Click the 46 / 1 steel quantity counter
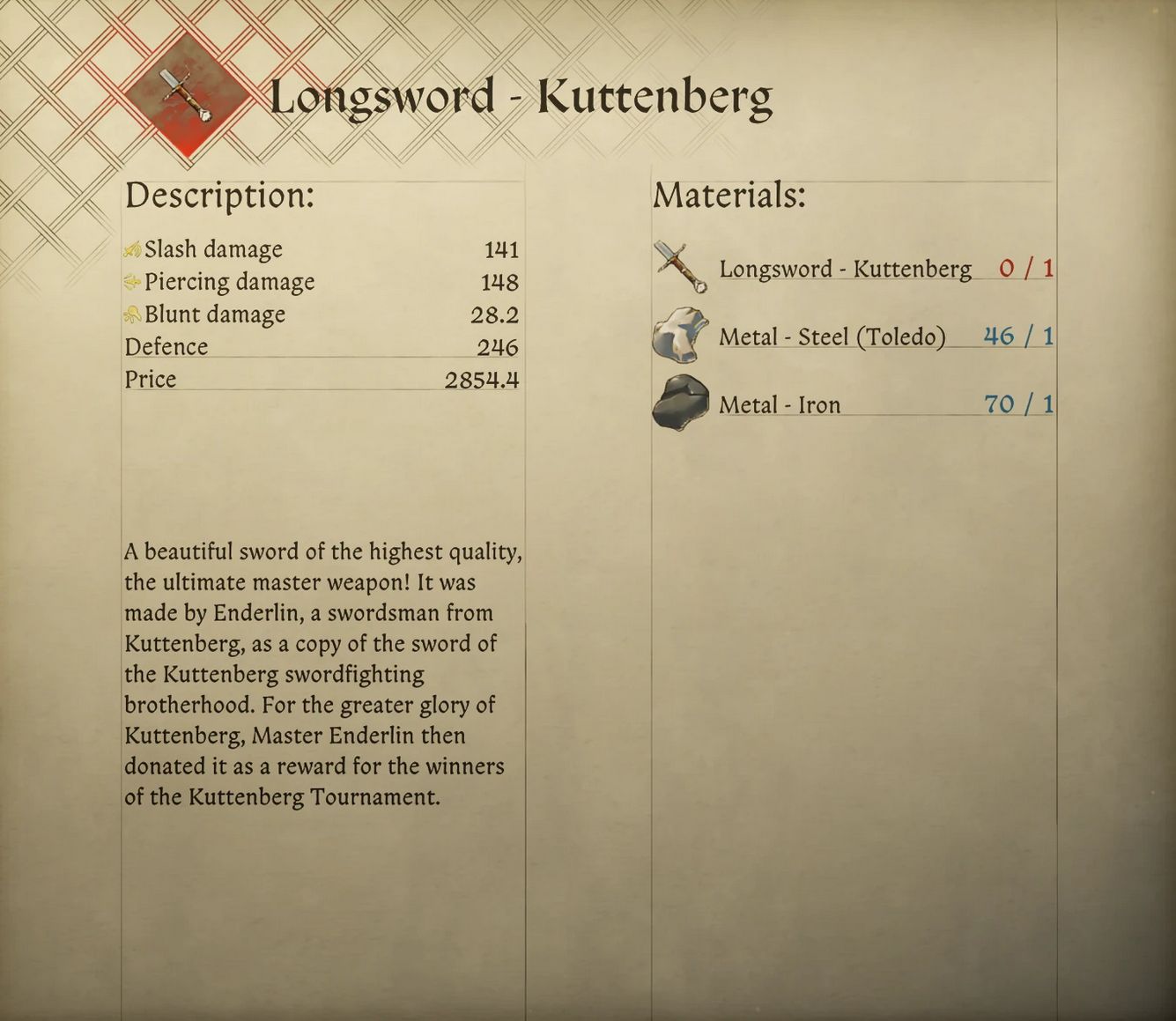 [x=1017, y=336]
